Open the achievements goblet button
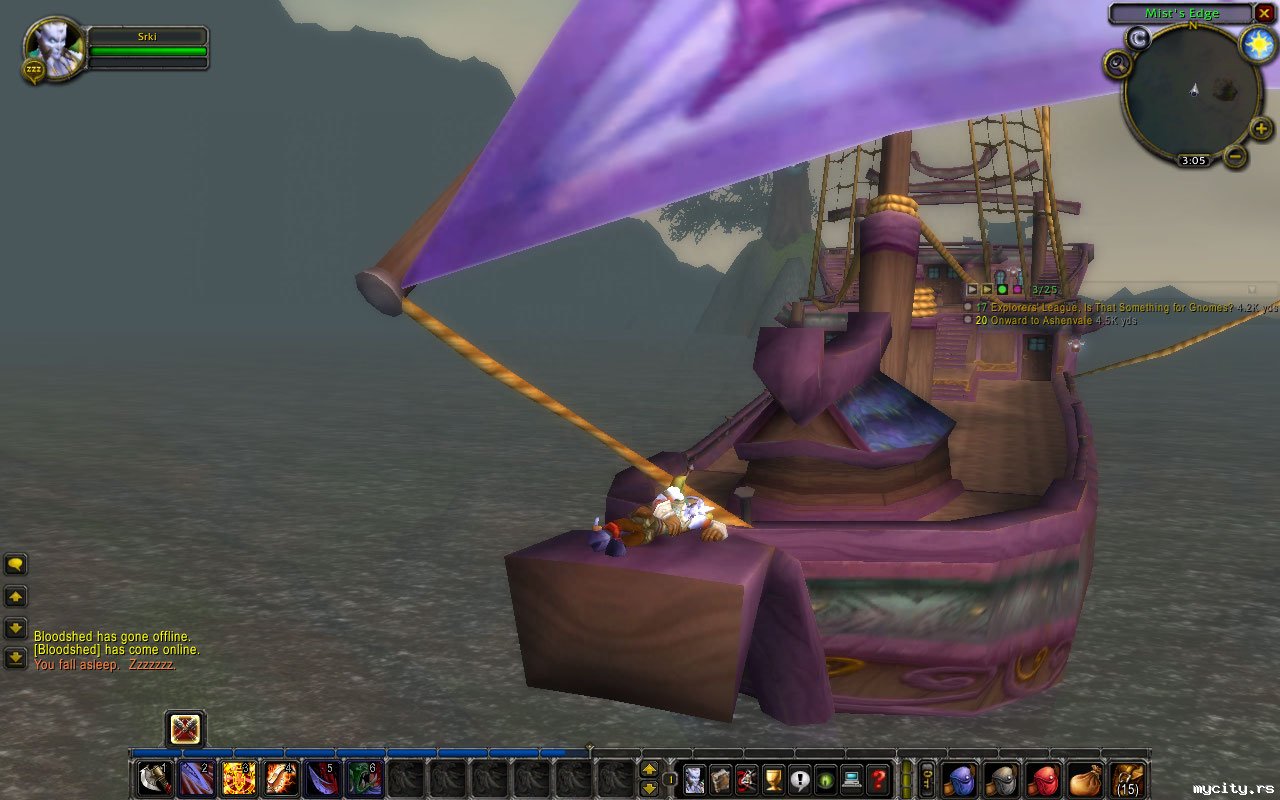Viewport: 1280px width, 800px height. (774, 778)
